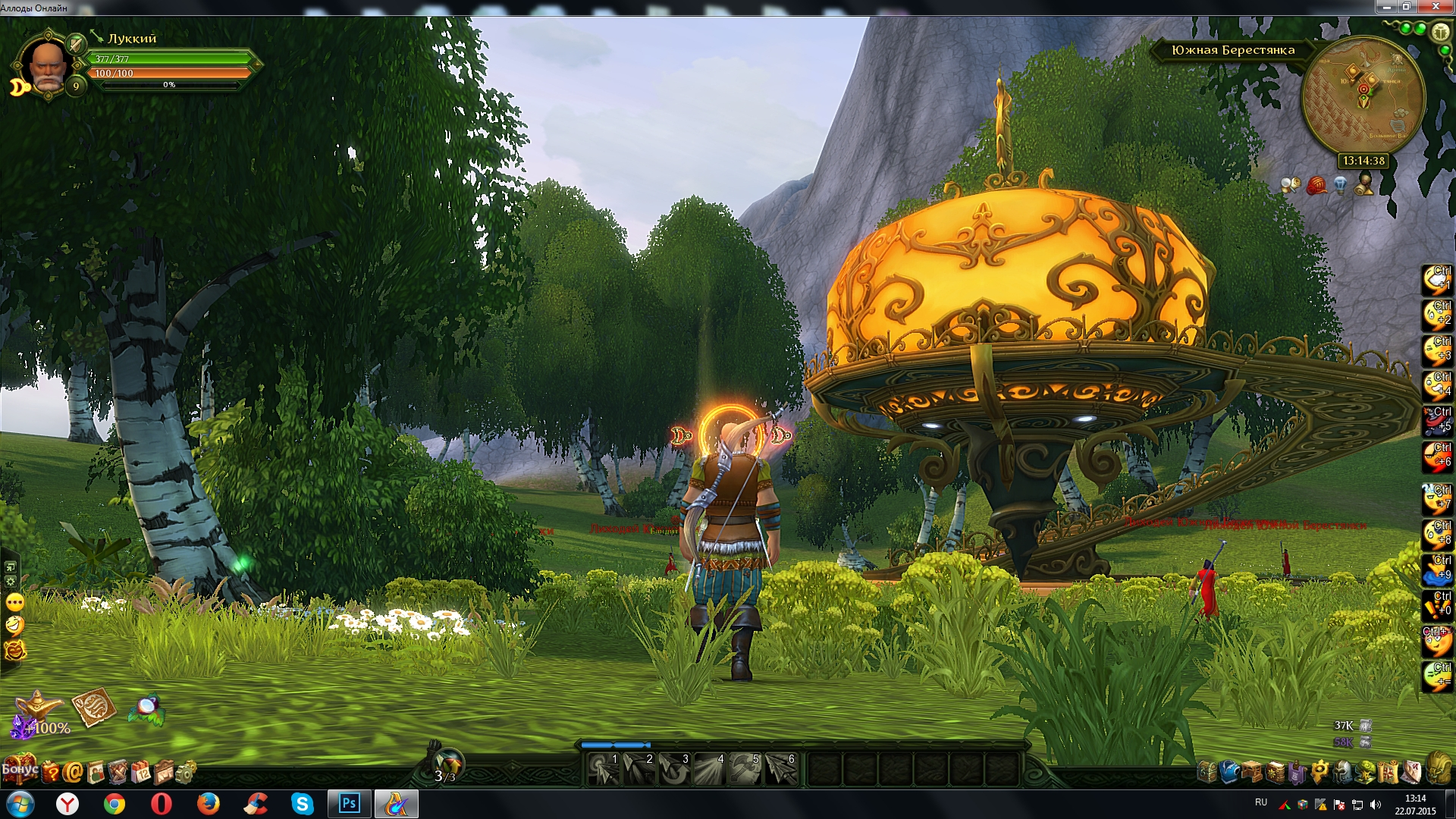This screenshot has height=819, width=1456.
Task: Click the beetle button above the minimap
Action: point(1439,33)
